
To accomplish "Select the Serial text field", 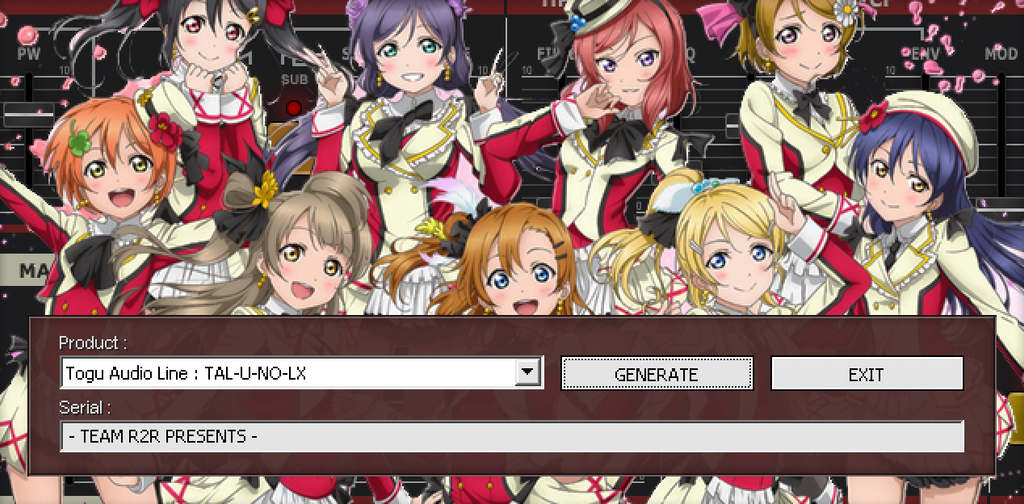I will pos(511,437).
